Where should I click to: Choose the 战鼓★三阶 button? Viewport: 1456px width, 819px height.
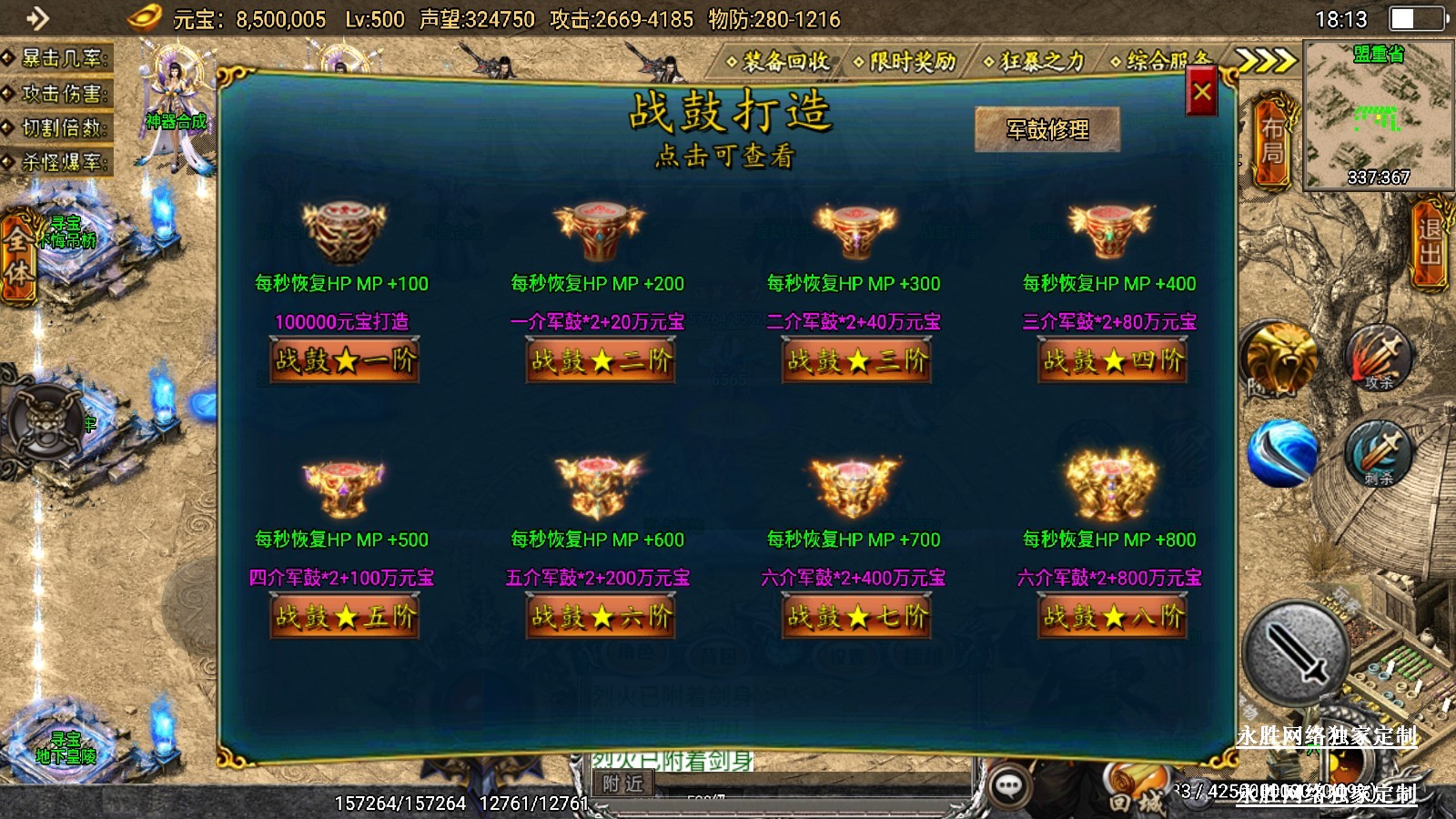pos(856,361)
